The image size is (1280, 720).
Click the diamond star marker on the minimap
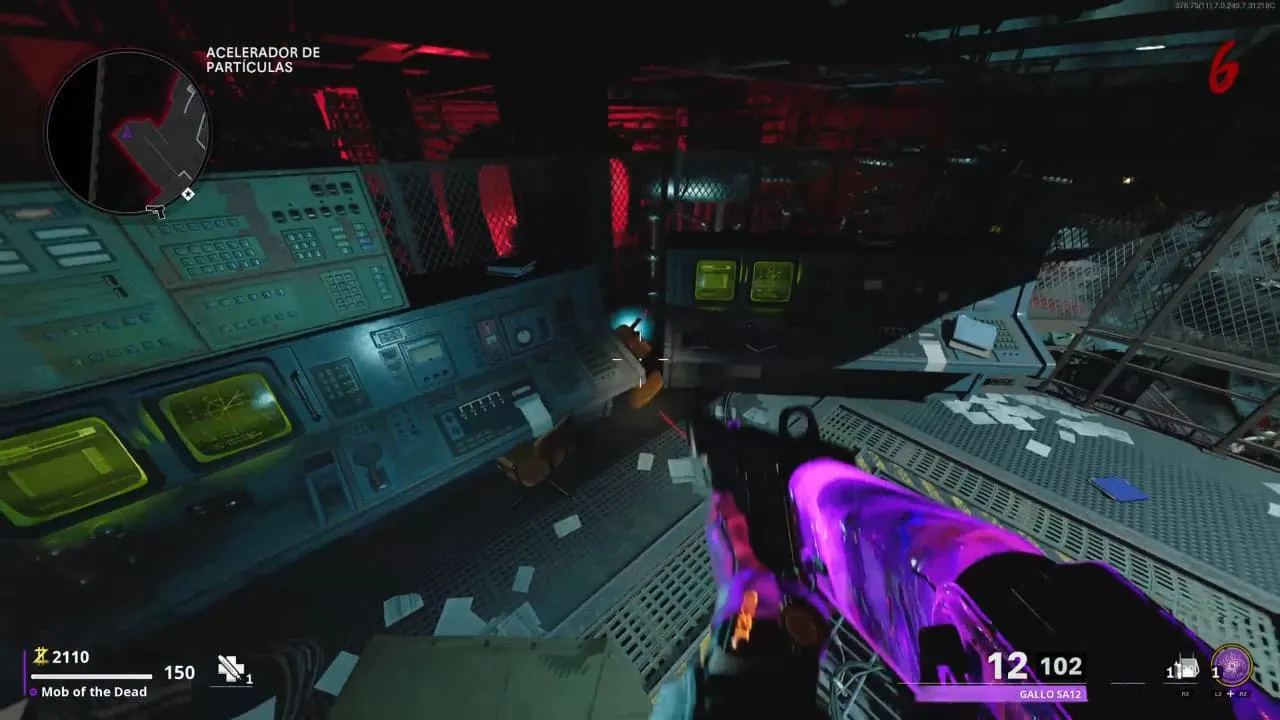click(x=188, y=194)
